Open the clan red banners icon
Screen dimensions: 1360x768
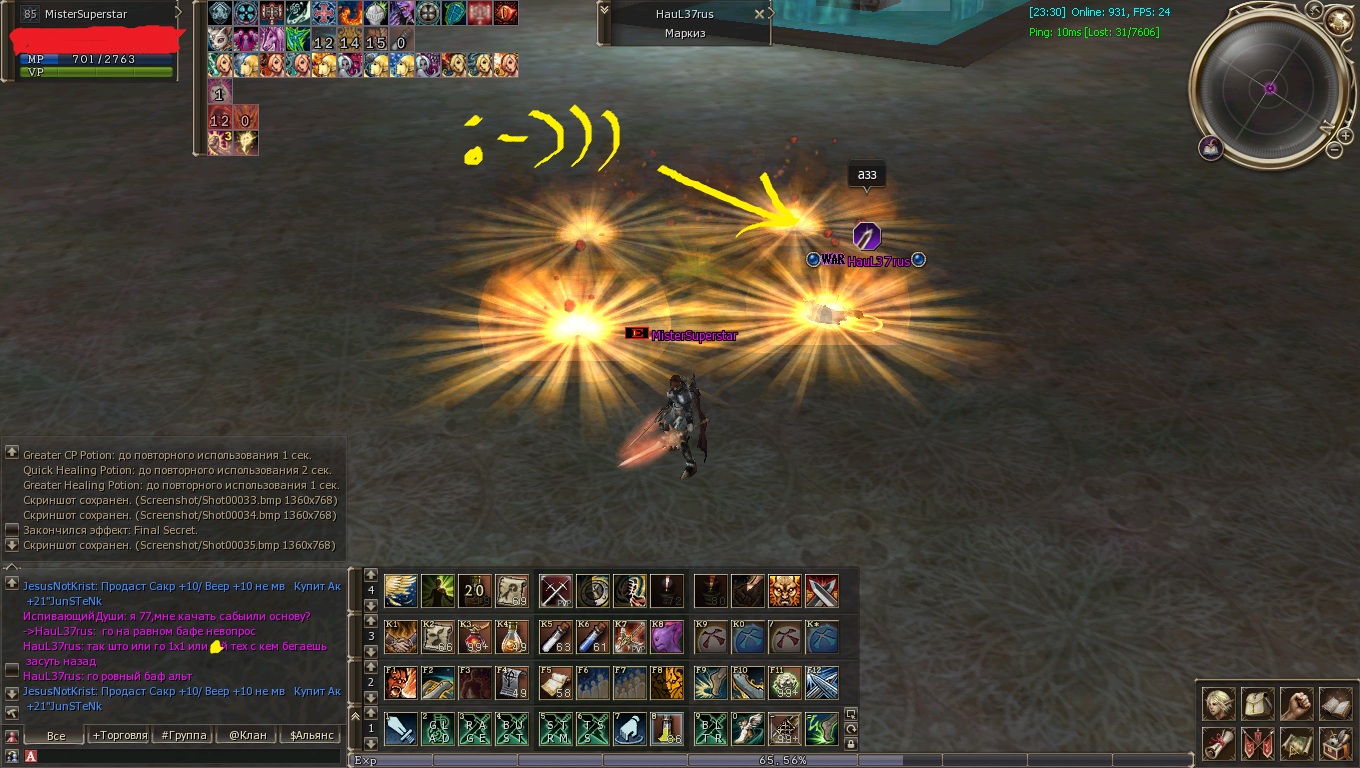click(1258, 743)
